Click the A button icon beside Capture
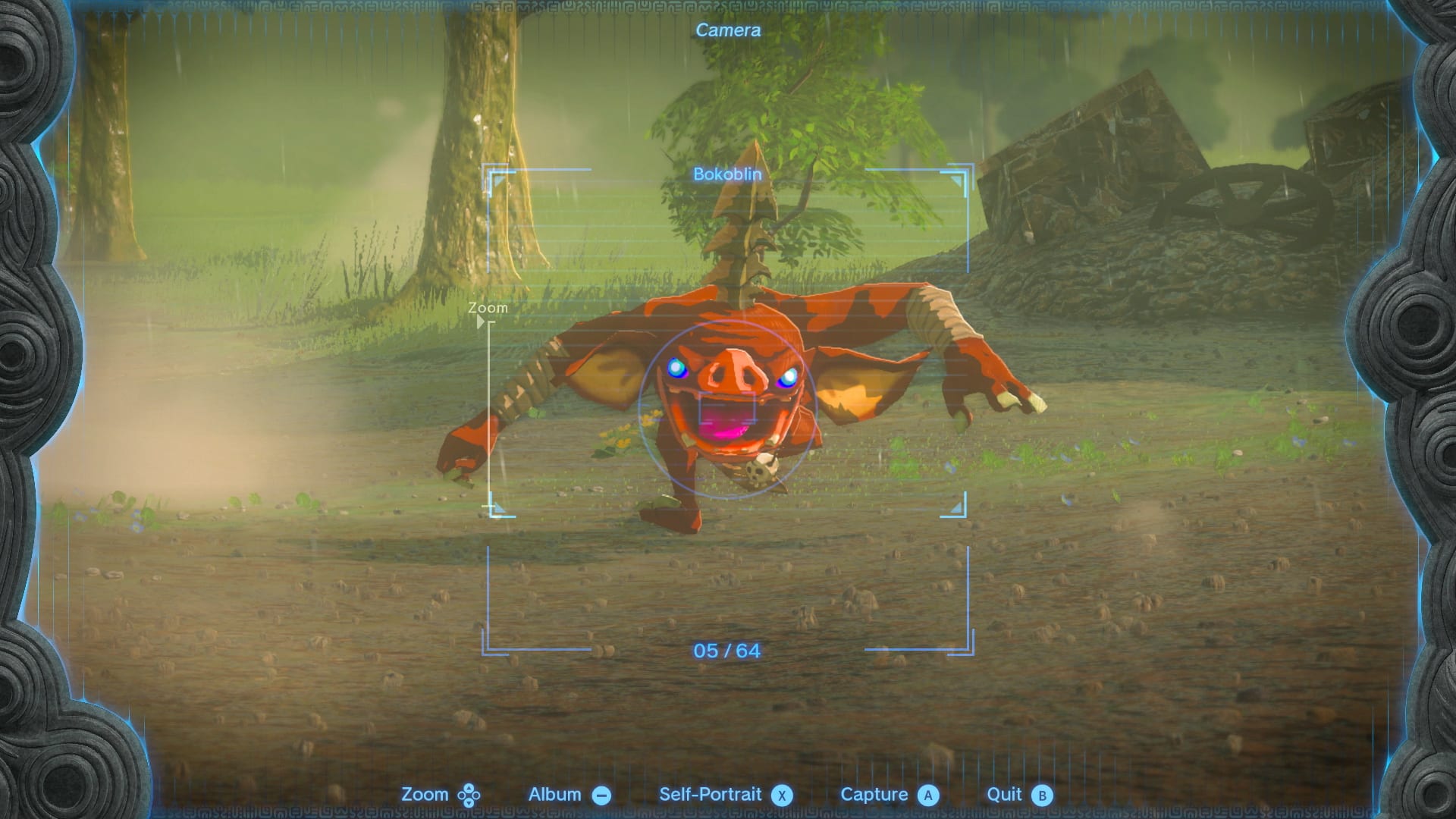 click(927, 795)
